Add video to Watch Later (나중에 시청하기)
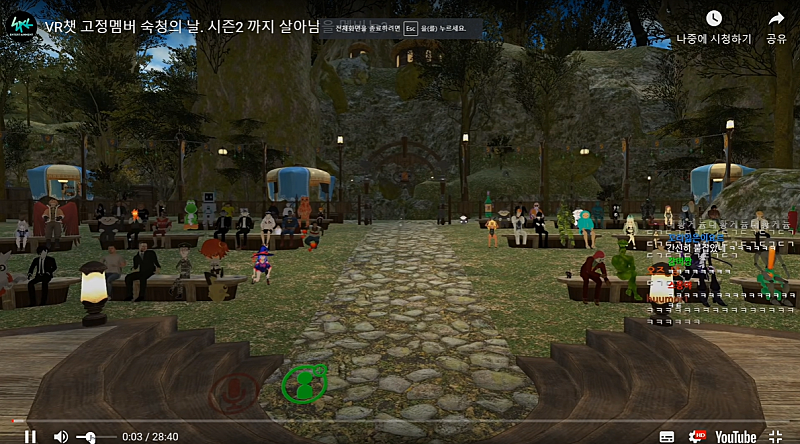The height and width of the screenshot is (444, 800). click(713, 26)
